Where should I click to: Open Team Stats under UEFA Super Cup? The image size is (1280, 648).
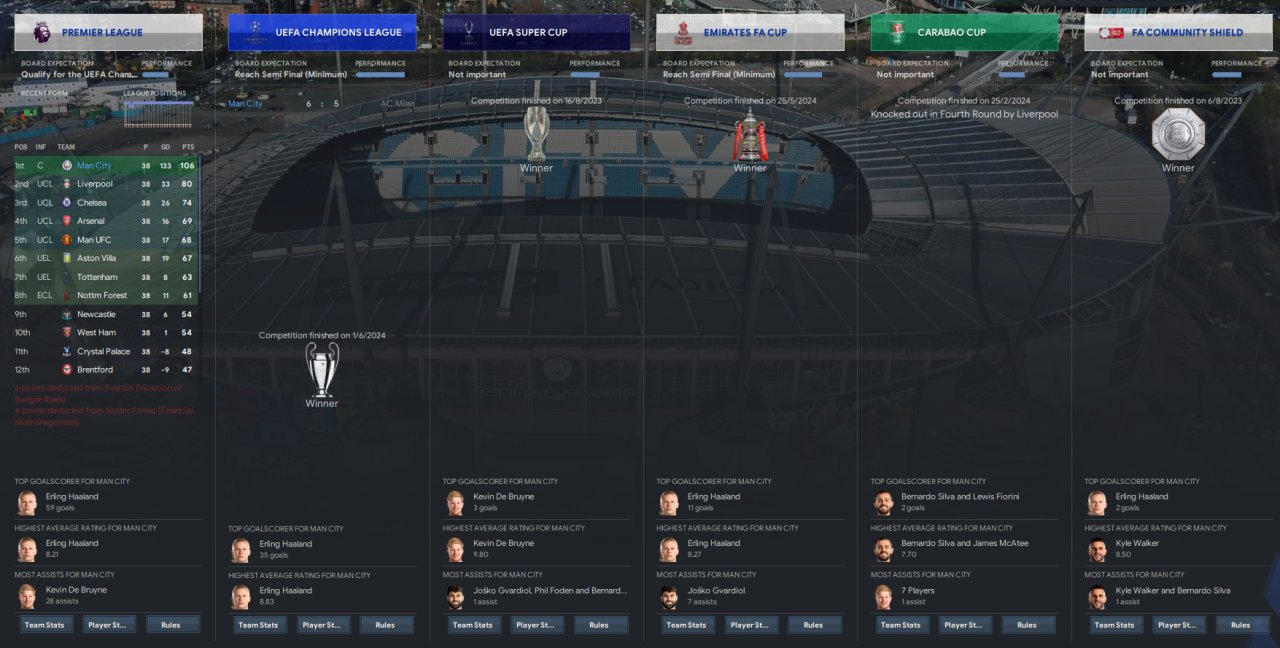pyautogui.click(x=473, y=625)
